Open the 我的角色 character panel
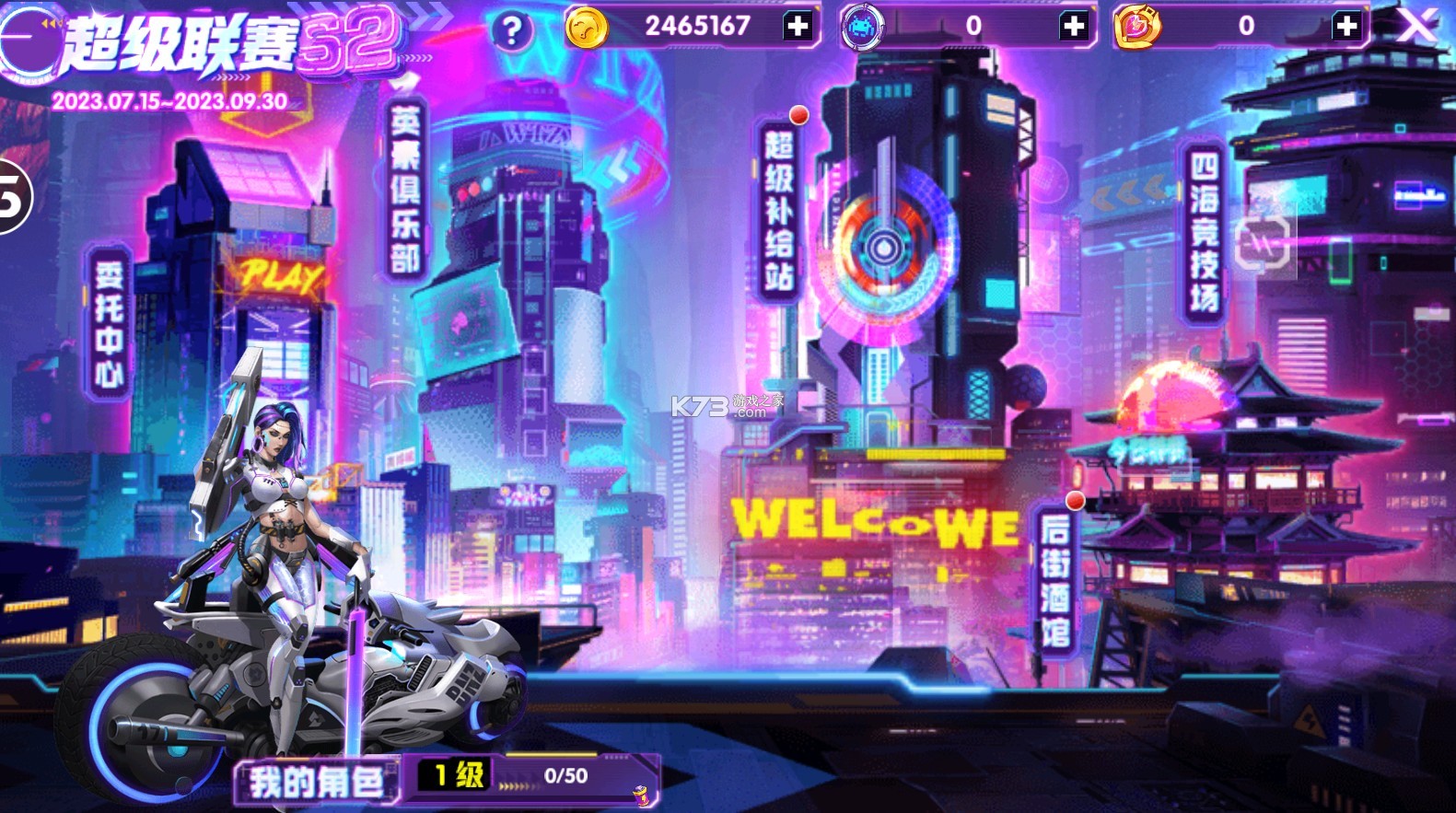Screen dimensions: 1456x813 (317, 782)
